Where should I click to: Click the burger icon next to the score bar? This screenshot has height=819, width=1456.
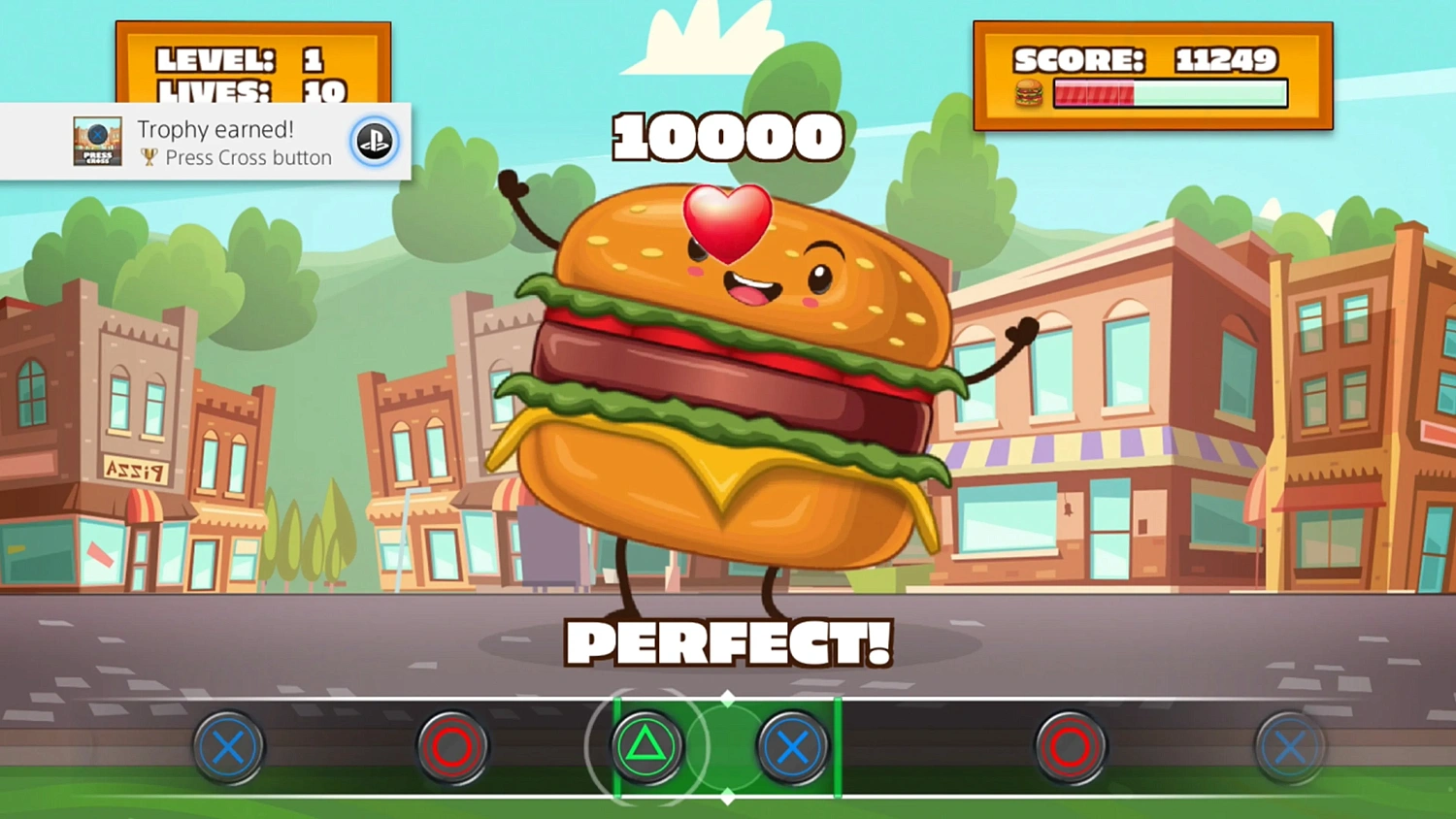(1029, 93)
